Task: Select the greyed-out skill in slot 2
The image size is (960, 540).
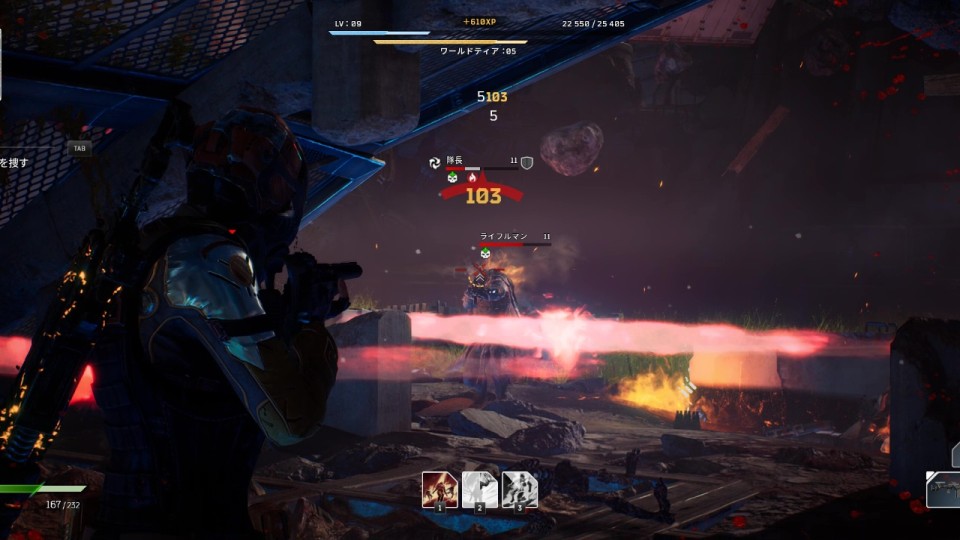Action: [480, 489]
